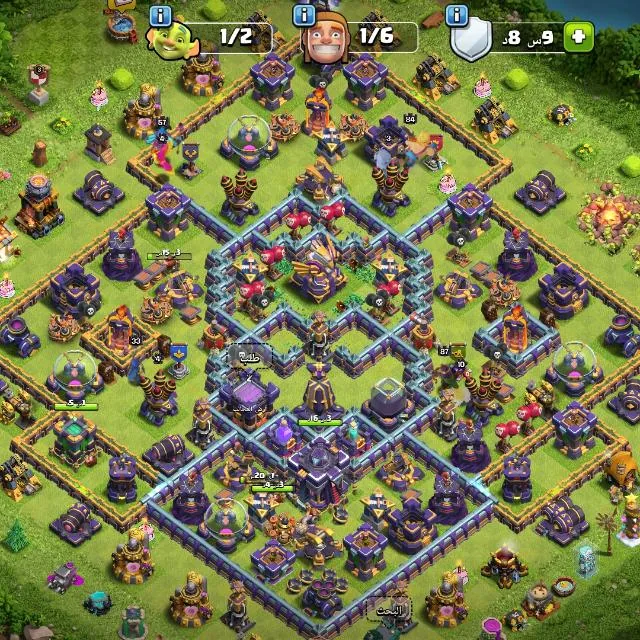Open info for the goblin builder counter
Image resolution: width=640 pixels, height=640 pixels.
(160, 15)
